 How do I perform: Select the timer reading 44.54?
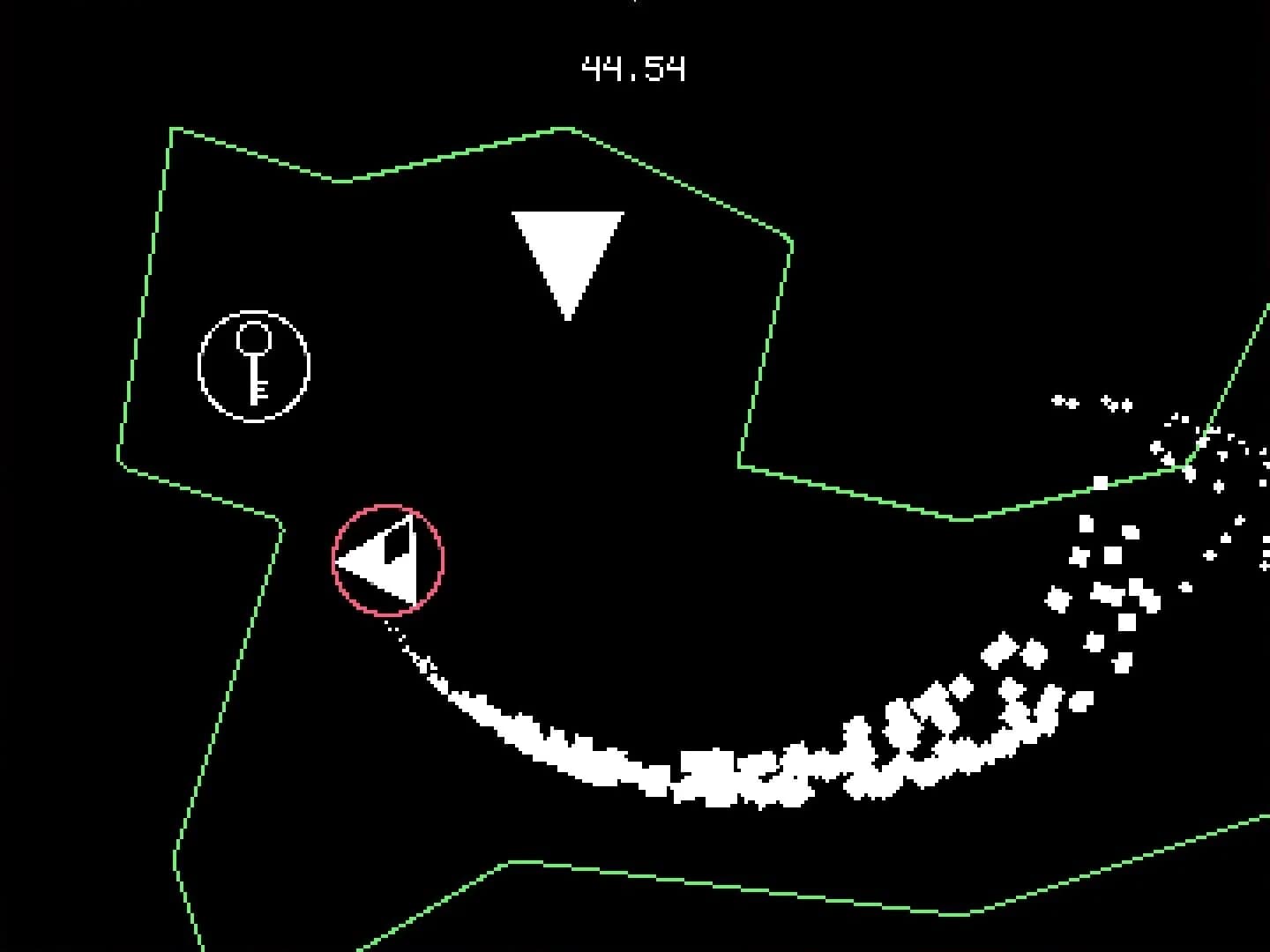(x=633, y=67)
